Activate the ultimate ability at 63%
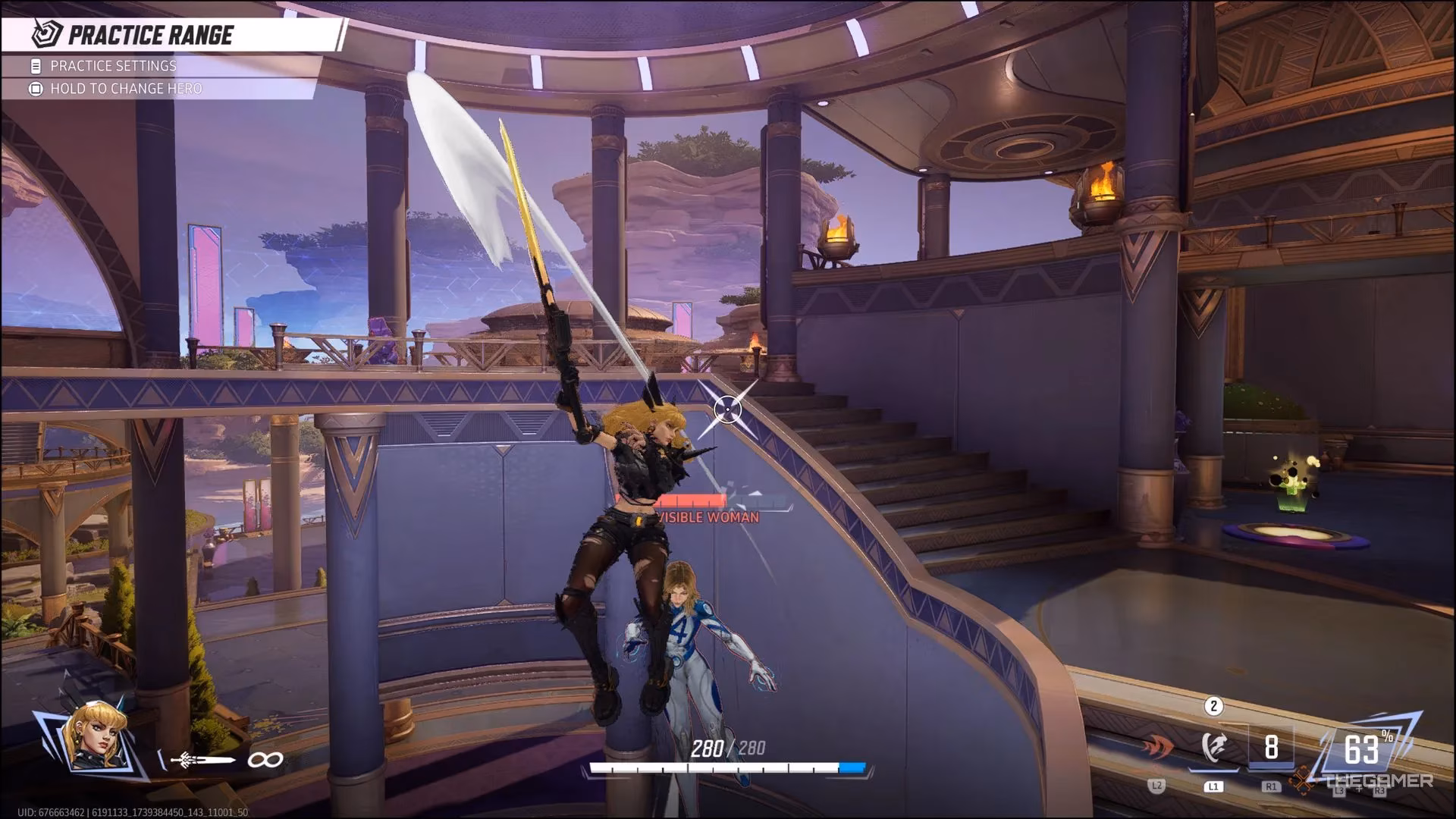 pyautogui.click(x=1362, y=750)
